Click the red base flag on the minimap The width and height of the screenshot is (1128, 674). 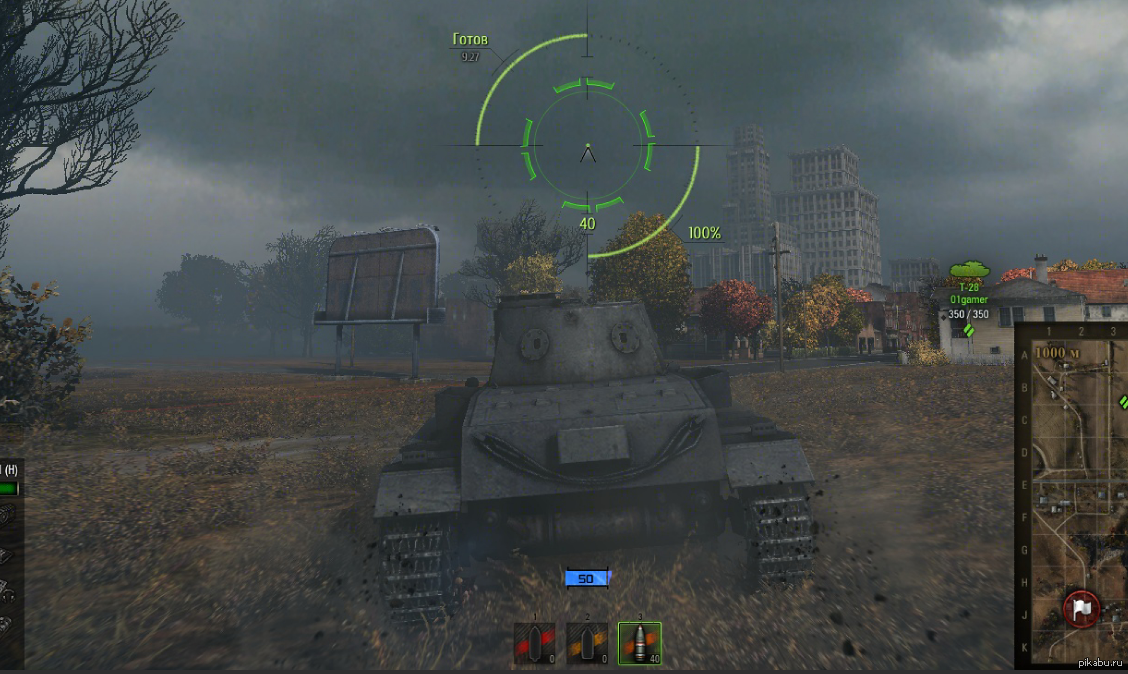pyautogui.click(x=1081, y=608)
